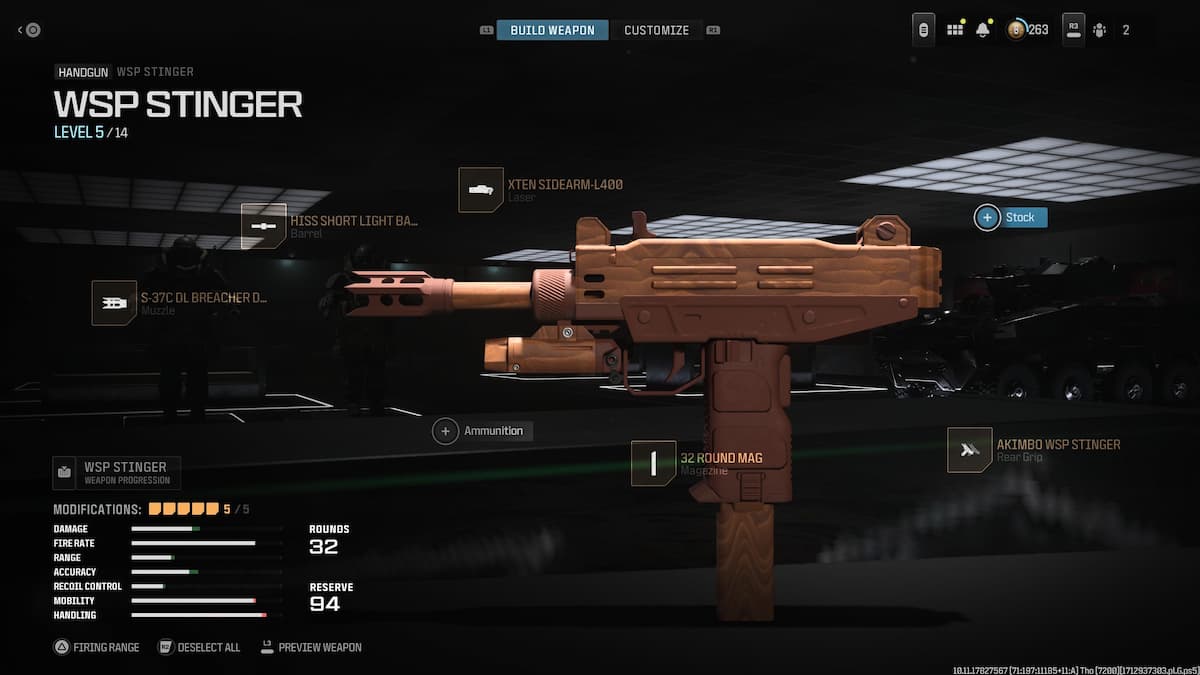Open the 32 Round Mag magazine slot
The height and width of the screenshot is (675, 1200).
[654, 463]
